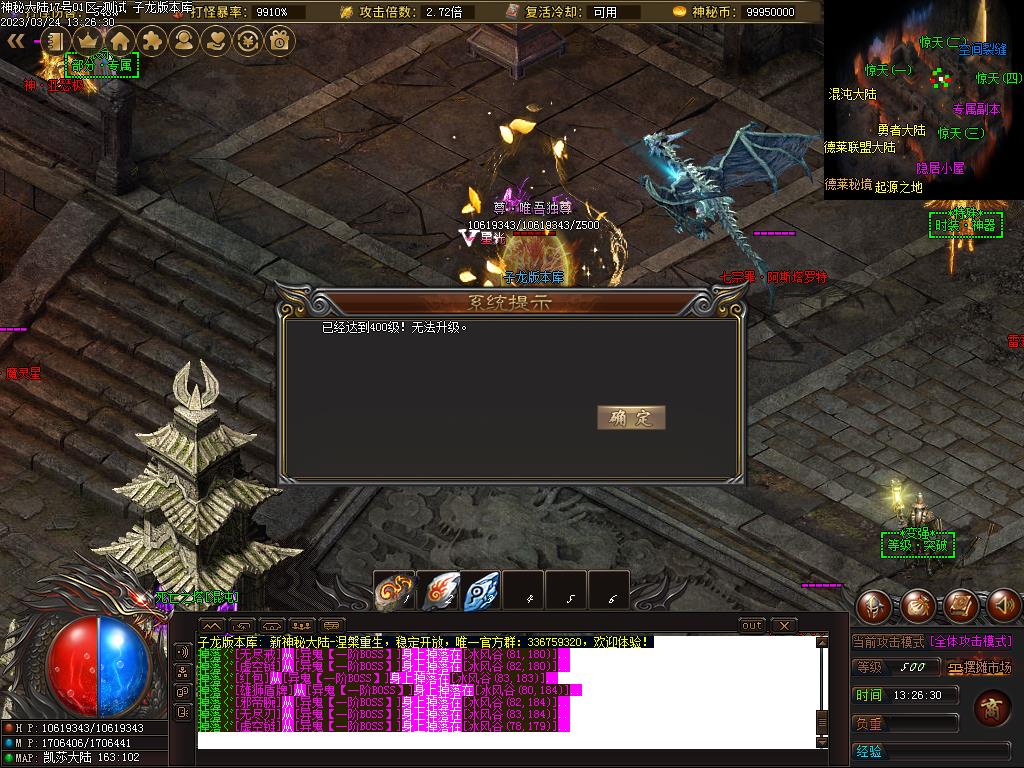Image resolution: width=1024 pixels, height=768 pixels.
Task: Click the heart-in-hand icon
Action: pos(216,41)
